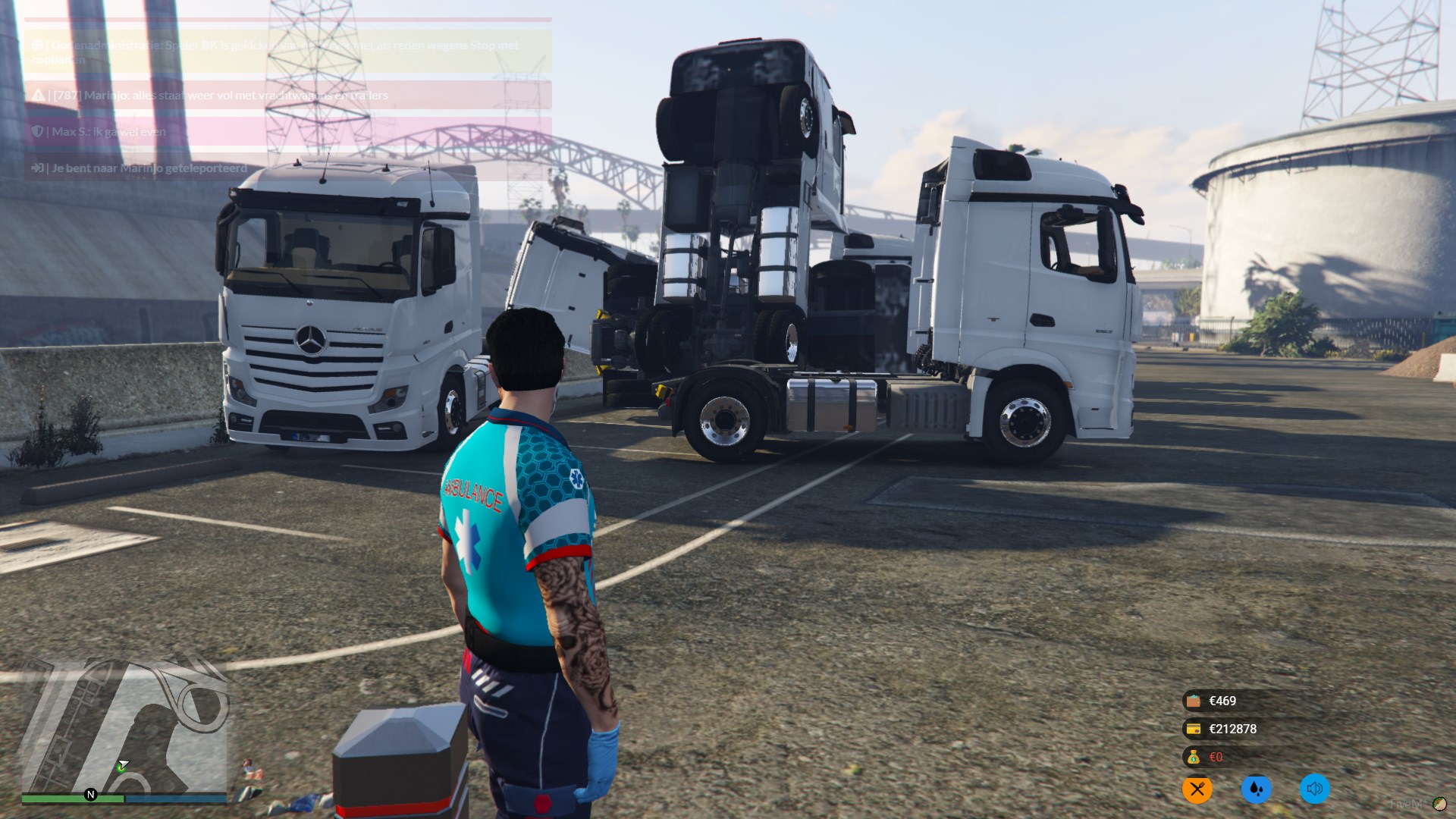Open the Marinjo trucks report chat message
Viewport: 1456px width, 819px height.
[x=288, y=96]
